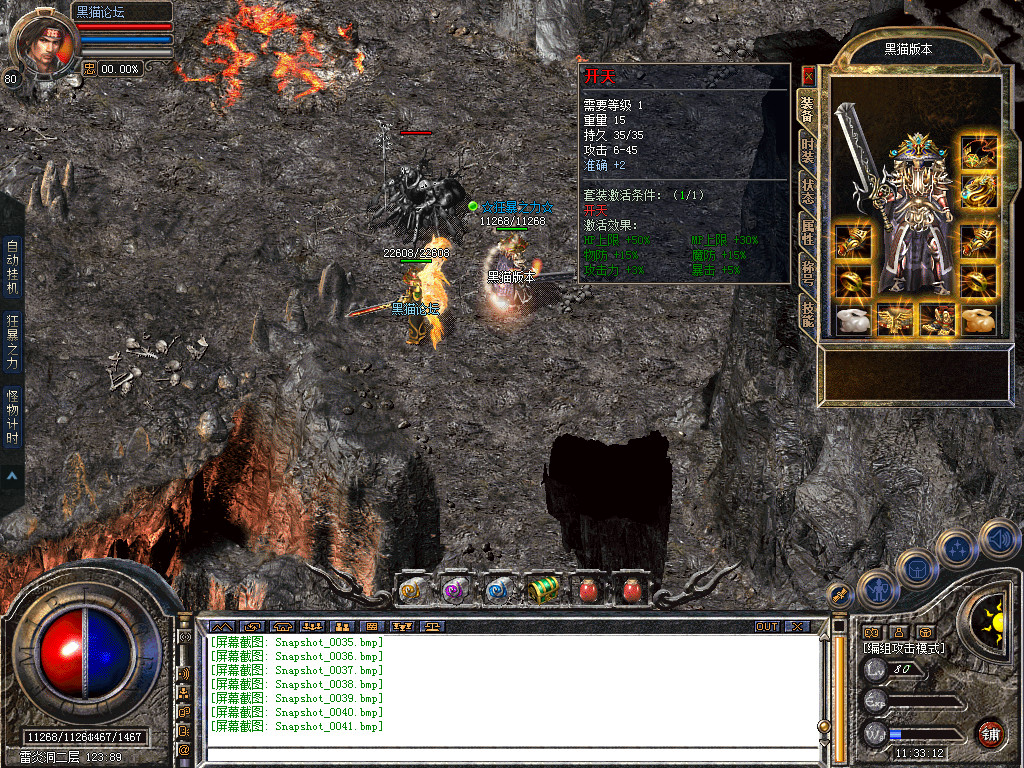Use the orange swirl scroll in the belt
The image size is (1024, 768).
pyautogui.click(x=412, y=590)
